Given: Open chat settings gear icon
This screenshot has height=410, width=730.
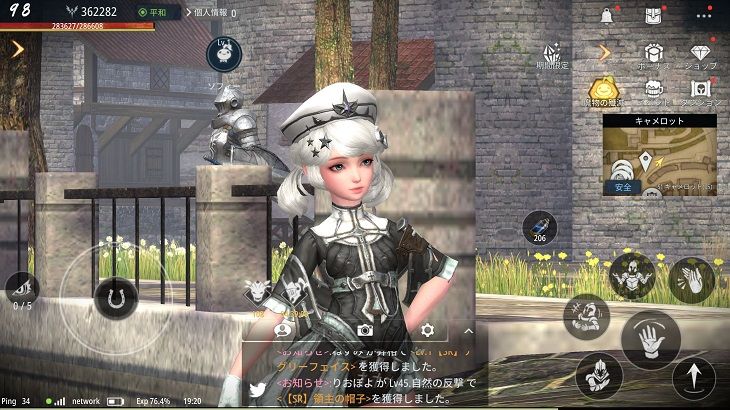Looking at the screenshot, I should tap(428, 329).
